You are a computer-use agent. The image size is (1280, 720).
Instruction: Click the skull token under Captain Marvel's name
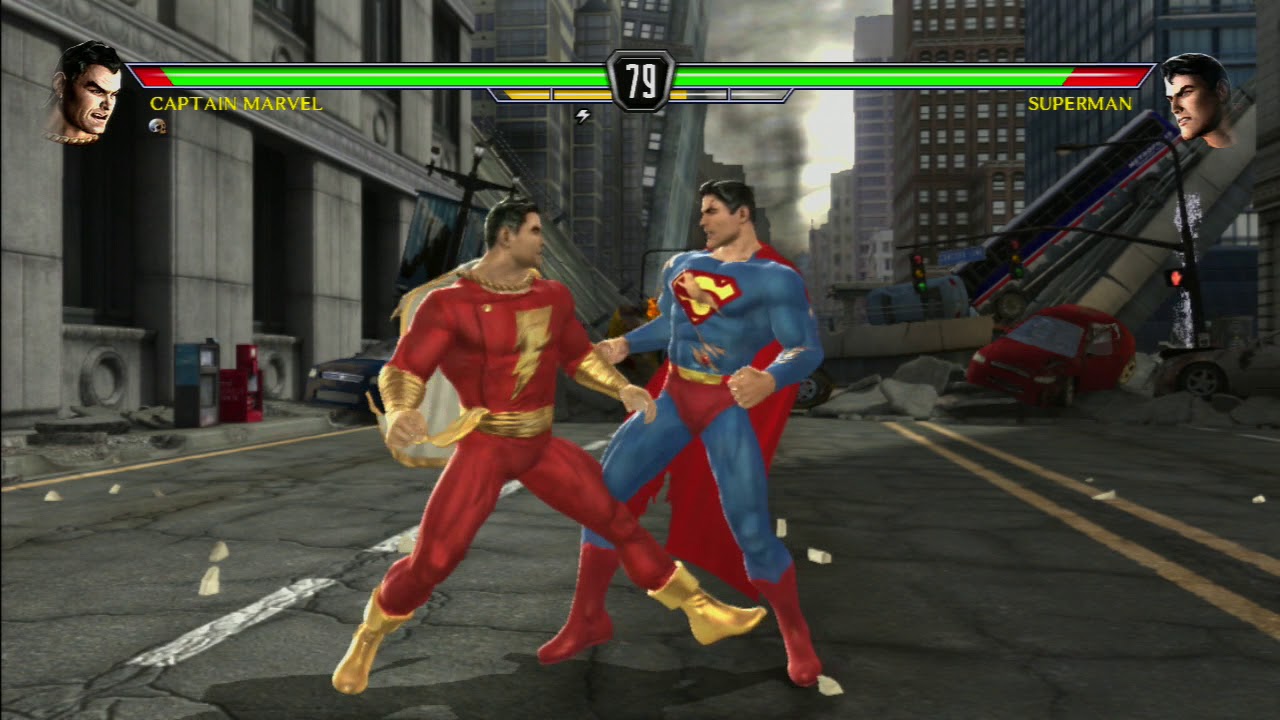click(x=157, y=126)
